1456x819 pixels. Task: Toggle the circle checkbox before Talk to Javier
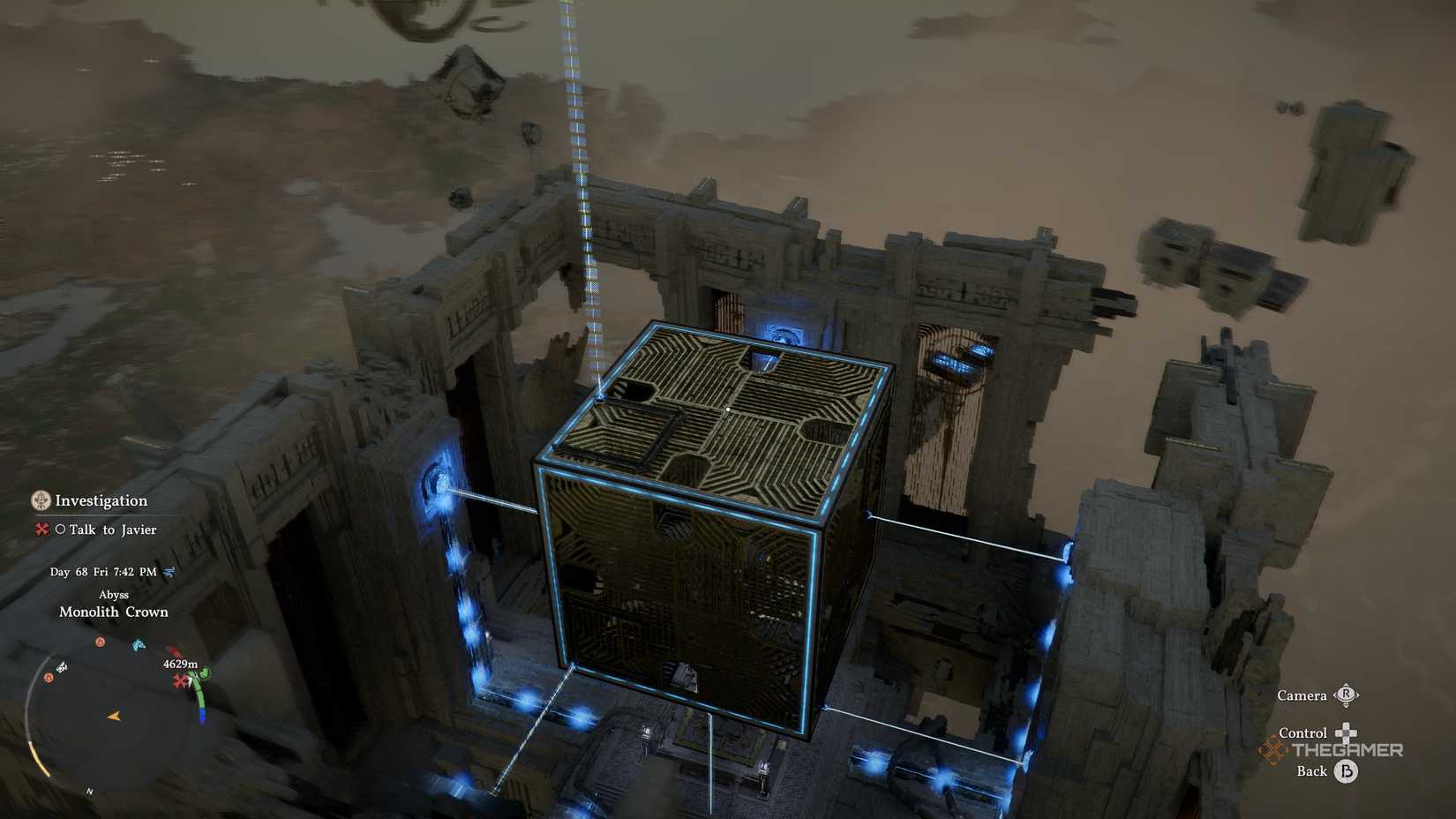pos(59,530)
